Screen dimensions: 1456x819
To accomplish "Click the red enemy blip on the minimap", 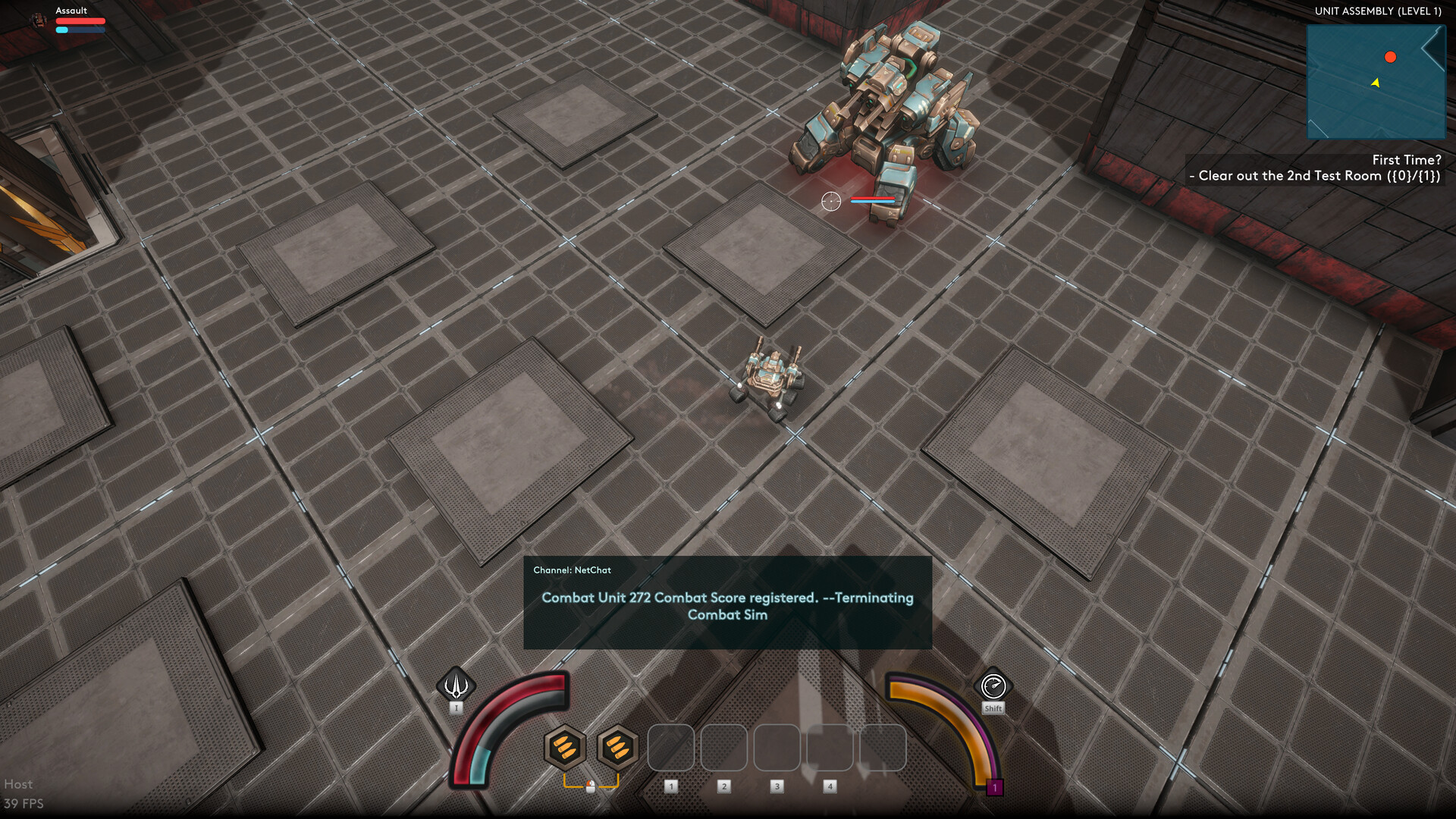I will pyautogui.click(x=1391, y=56).
